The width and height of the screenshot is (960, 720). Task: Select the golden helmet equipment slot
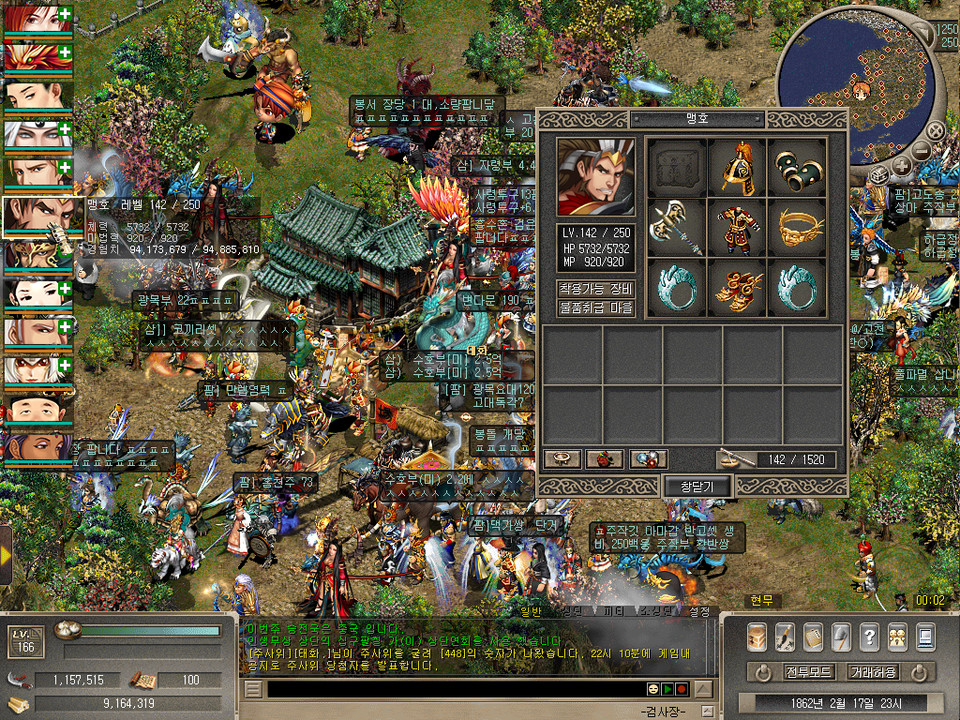[x=737, y=168]
